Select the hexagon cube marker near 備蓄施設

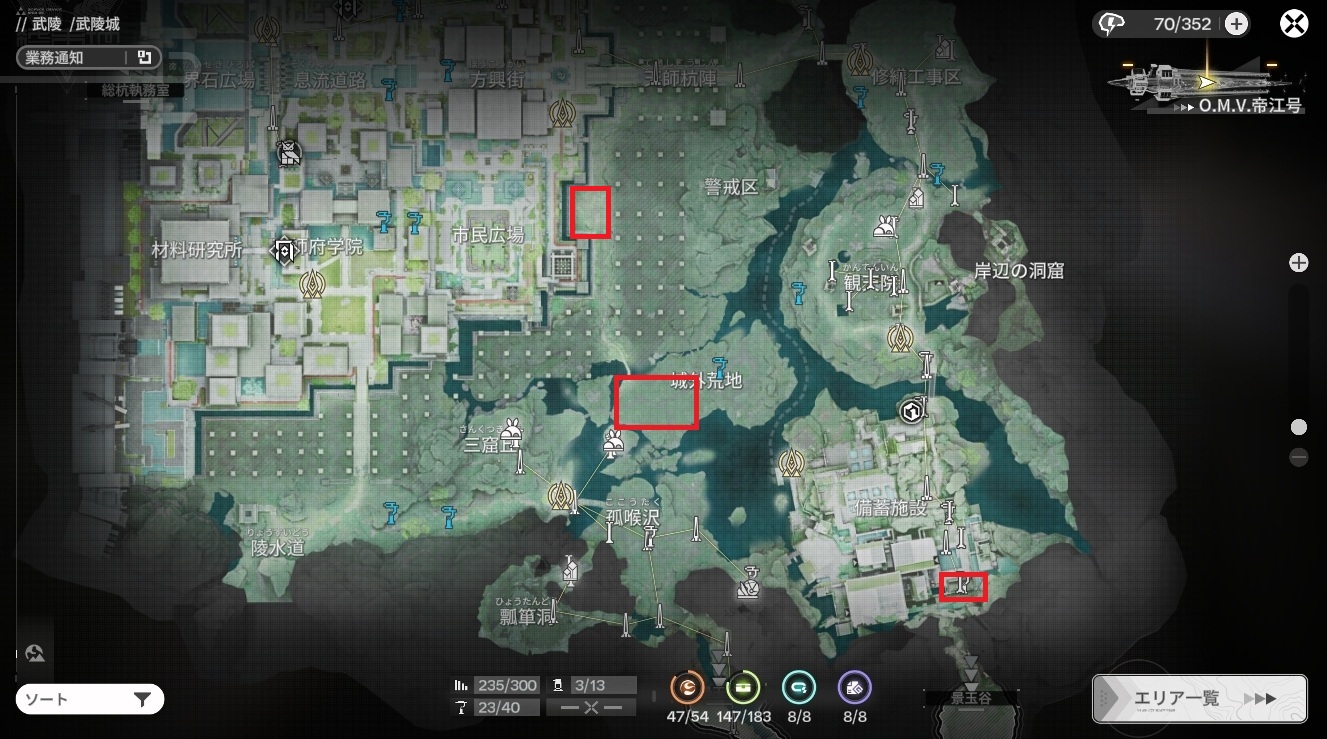click(910, 411)
